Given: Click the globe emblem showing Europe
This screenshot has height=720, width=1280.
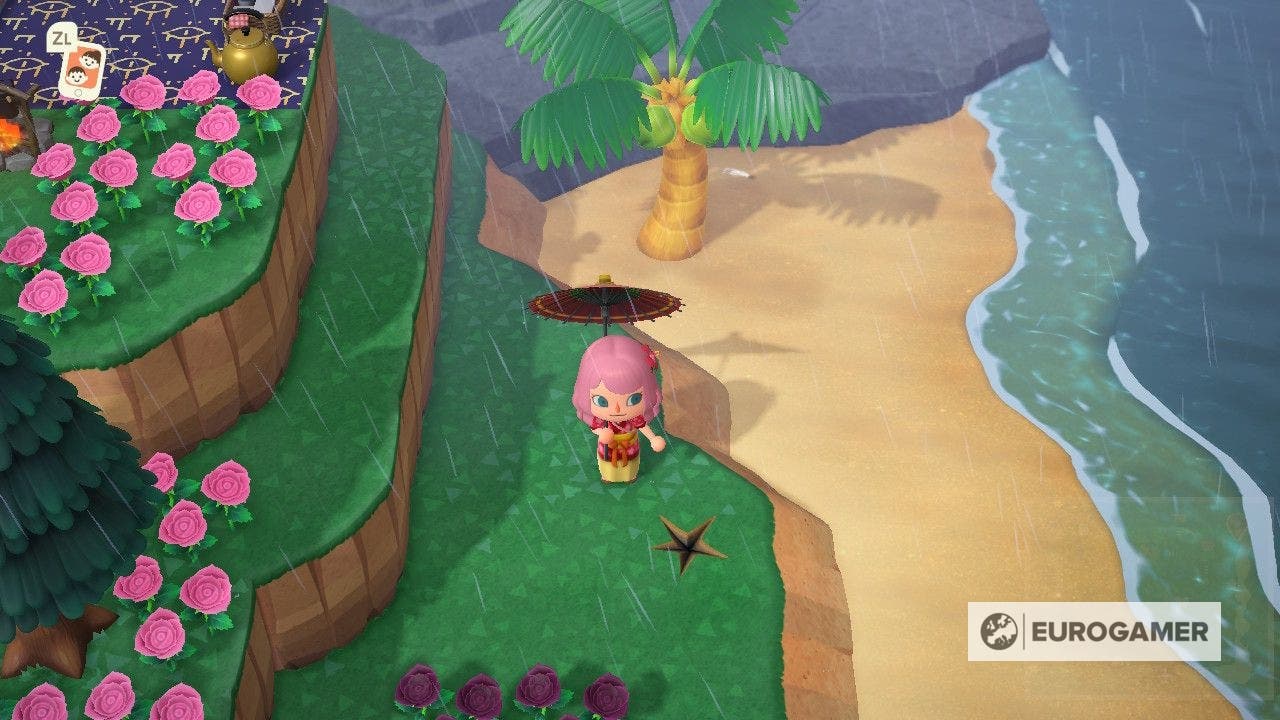Looking at the screenshot, I should point(999,629).
